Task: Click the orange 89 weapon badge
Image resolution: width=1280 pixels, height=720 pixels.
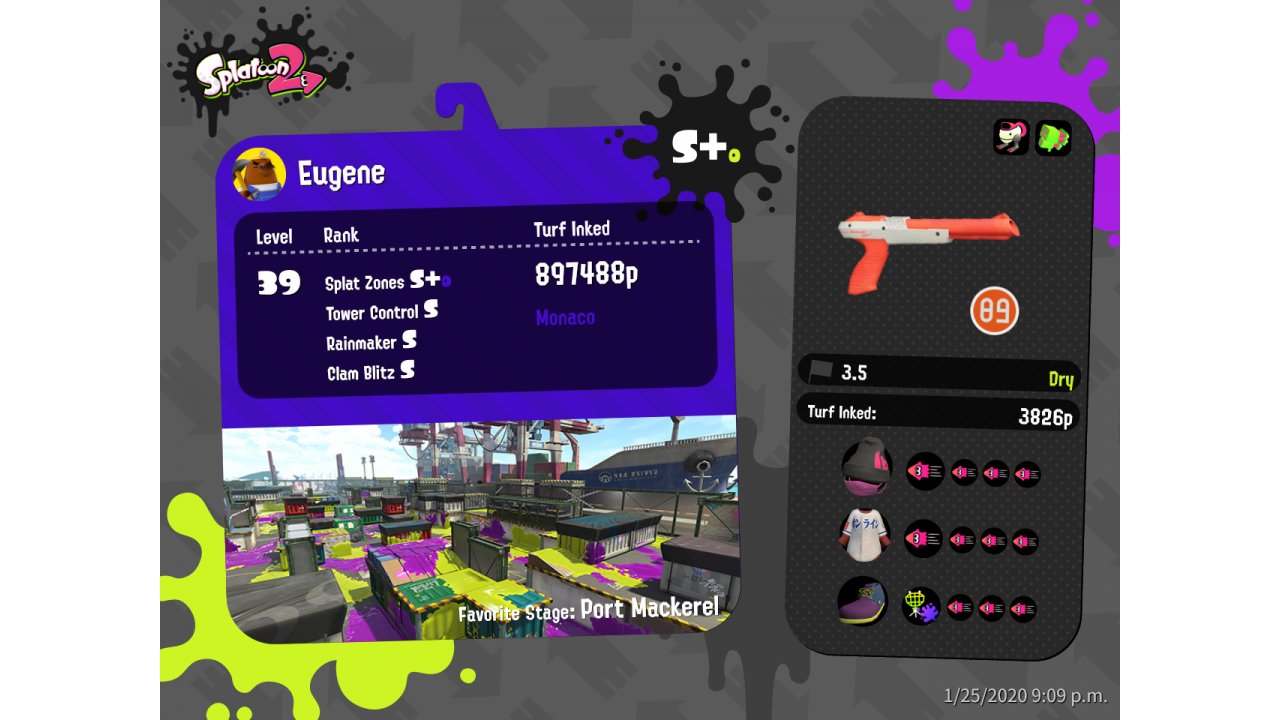Action: pyautogui.click(x=993, y=310)
